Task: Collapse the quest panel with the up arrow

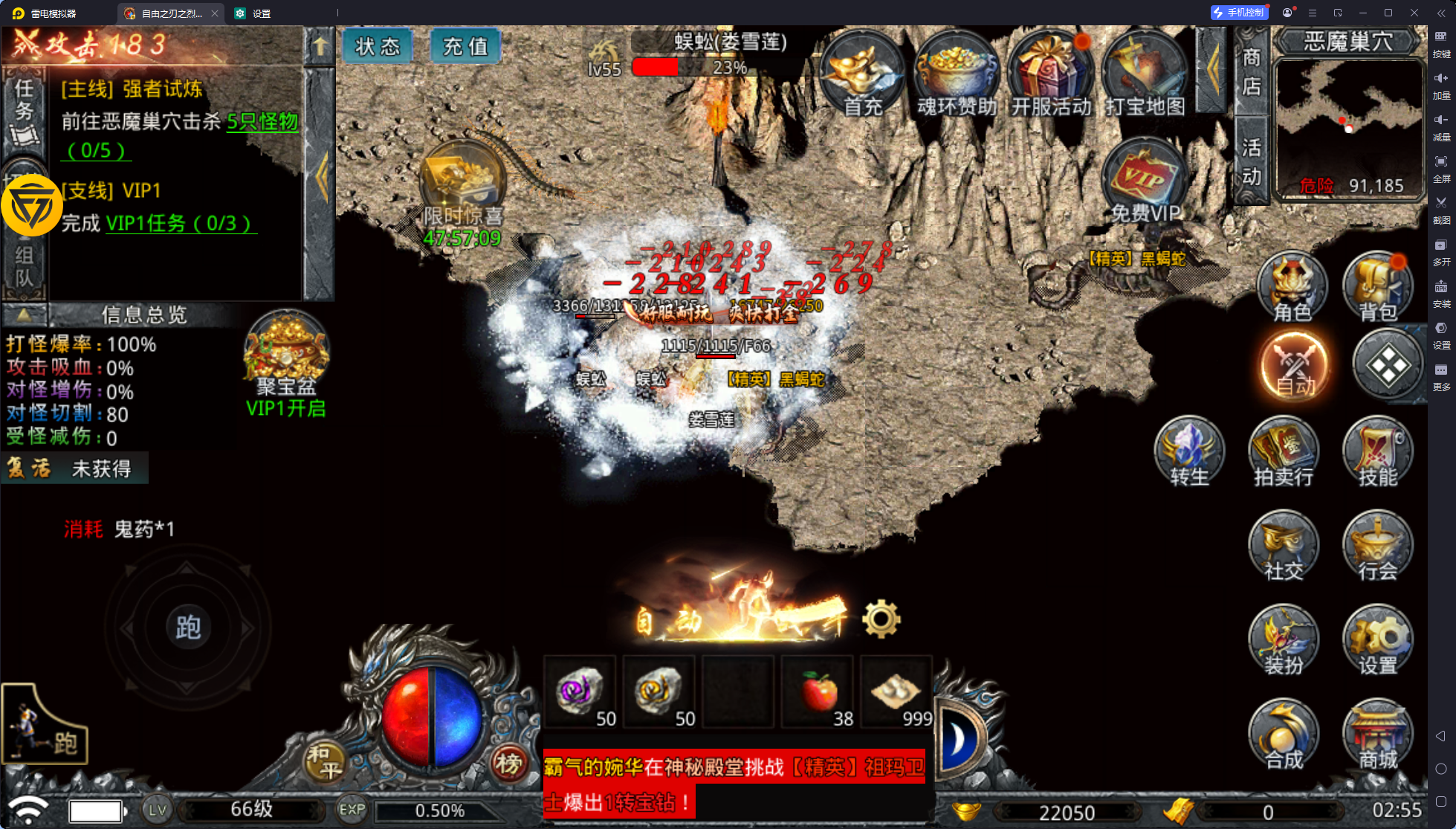Action: [320, 46]
